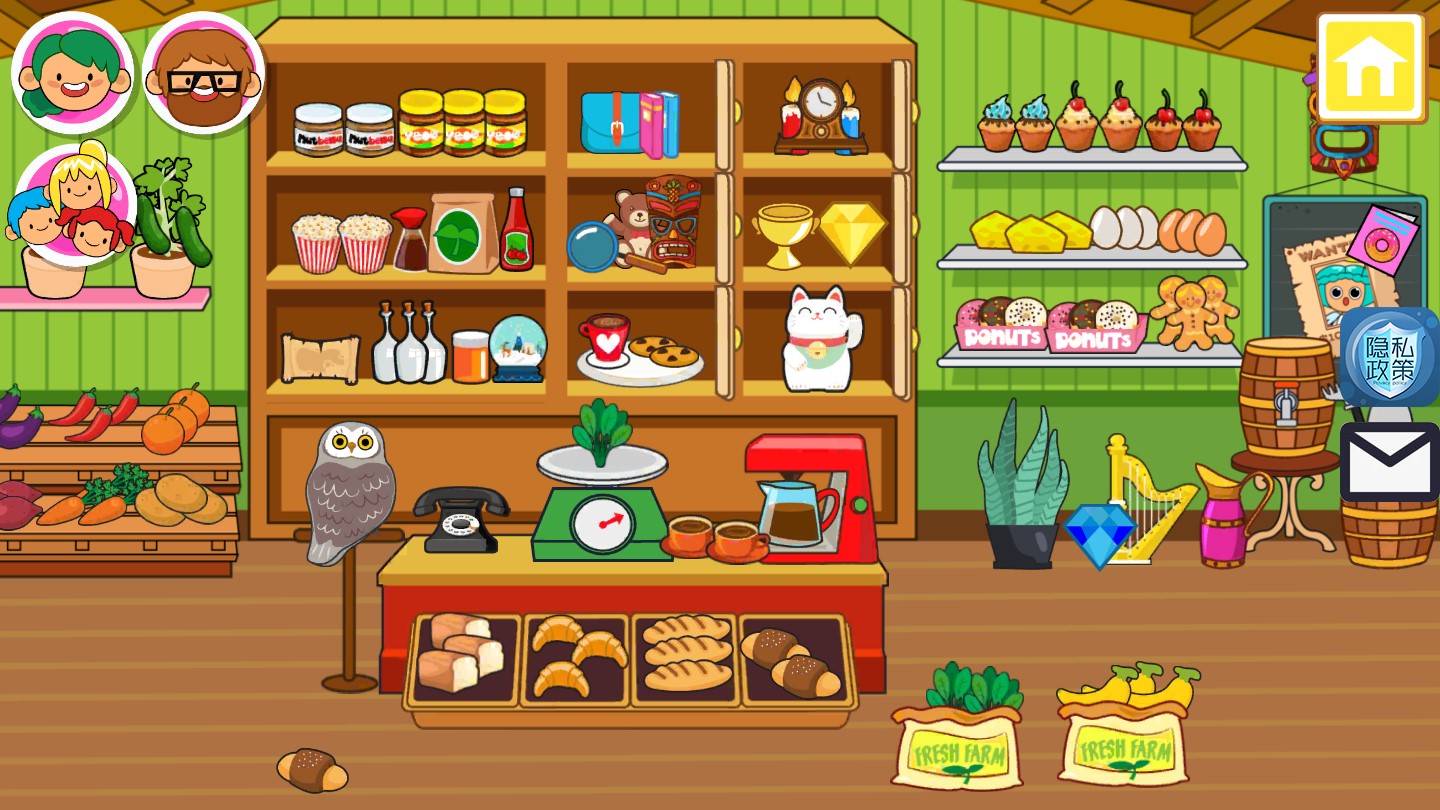
Task: Open the envelope mail button
Action: [1389, 462]
